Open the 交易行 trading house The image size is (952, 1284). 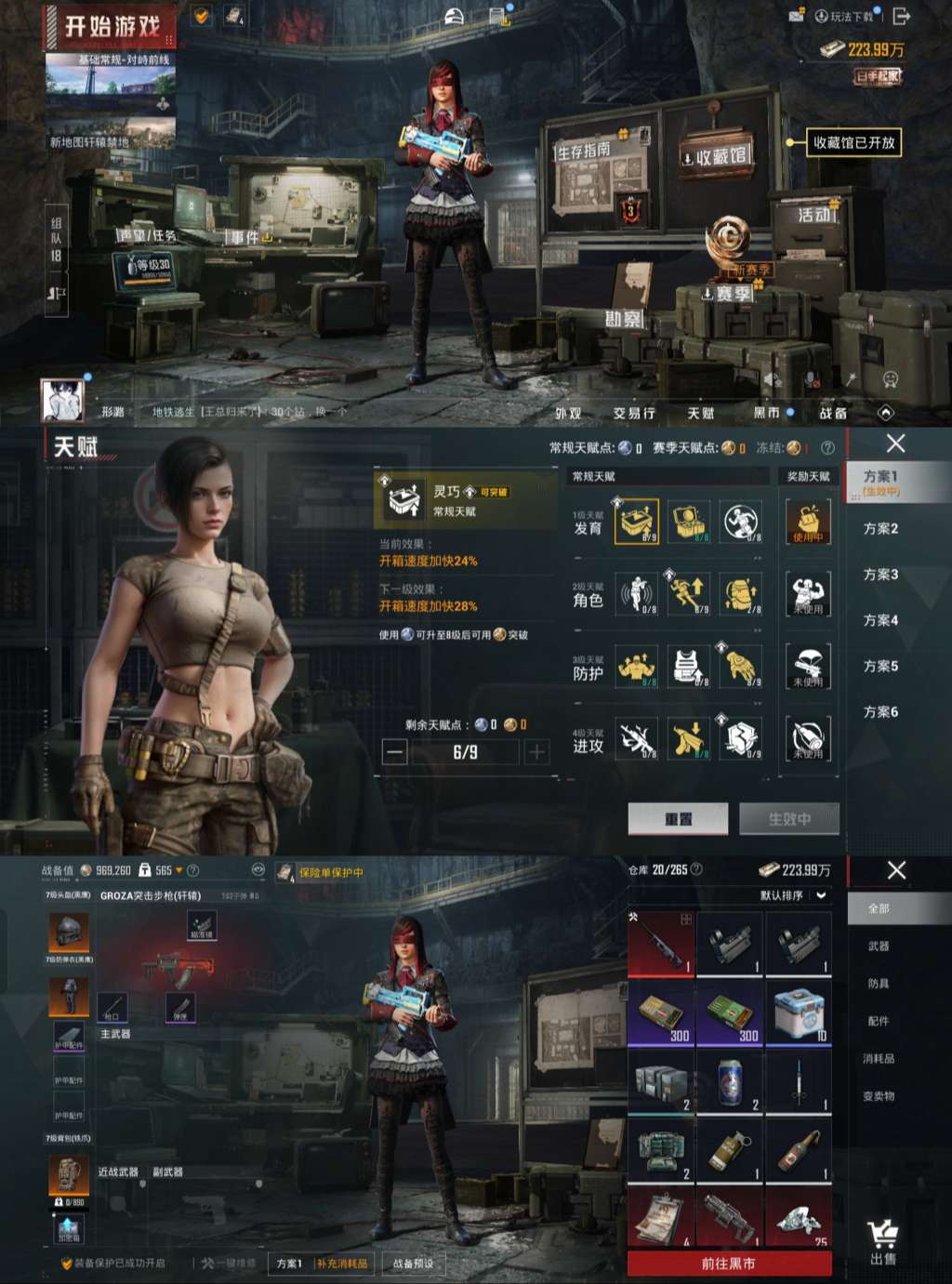tap(634, 413)
